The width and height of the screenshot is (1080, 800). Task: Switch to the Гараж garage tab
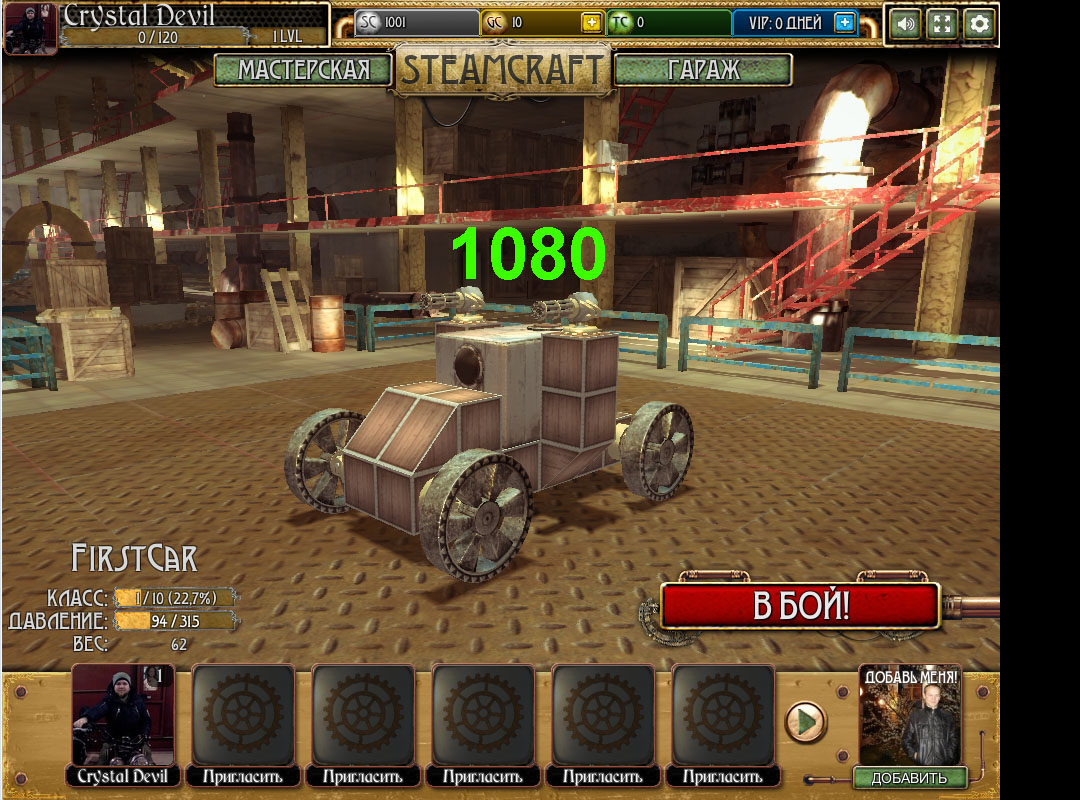(703, 70)
